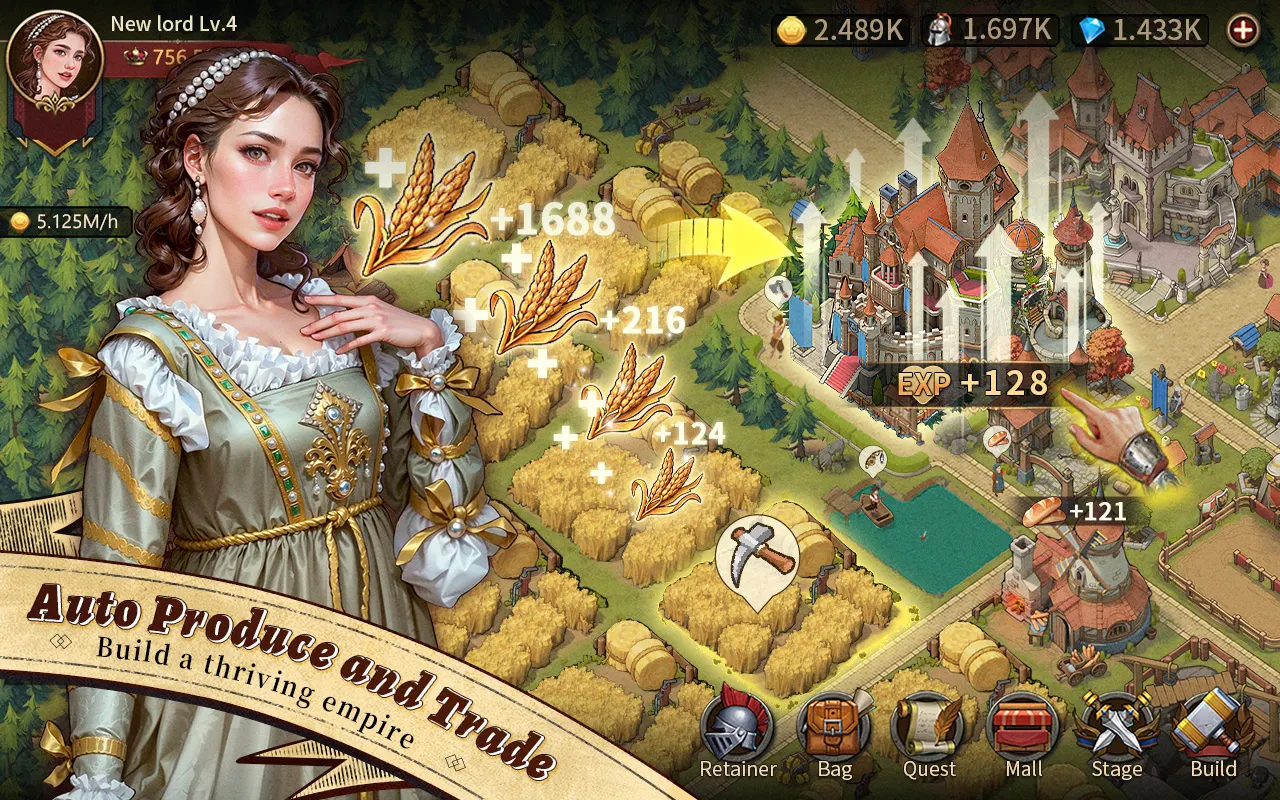Open the Bag inventory
1280x800 pixels.
click(834, 732)
